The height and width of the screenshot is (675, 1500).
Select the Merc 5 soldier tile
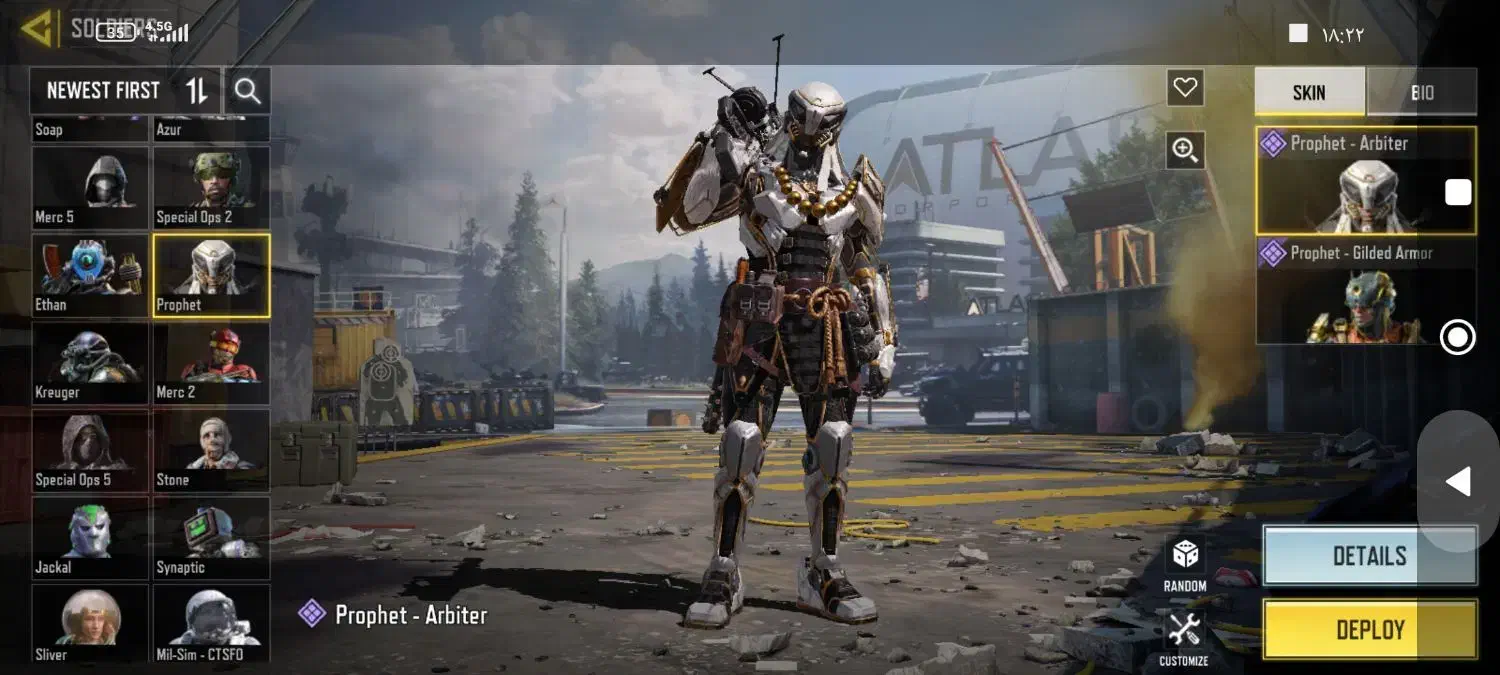(90, 188)
